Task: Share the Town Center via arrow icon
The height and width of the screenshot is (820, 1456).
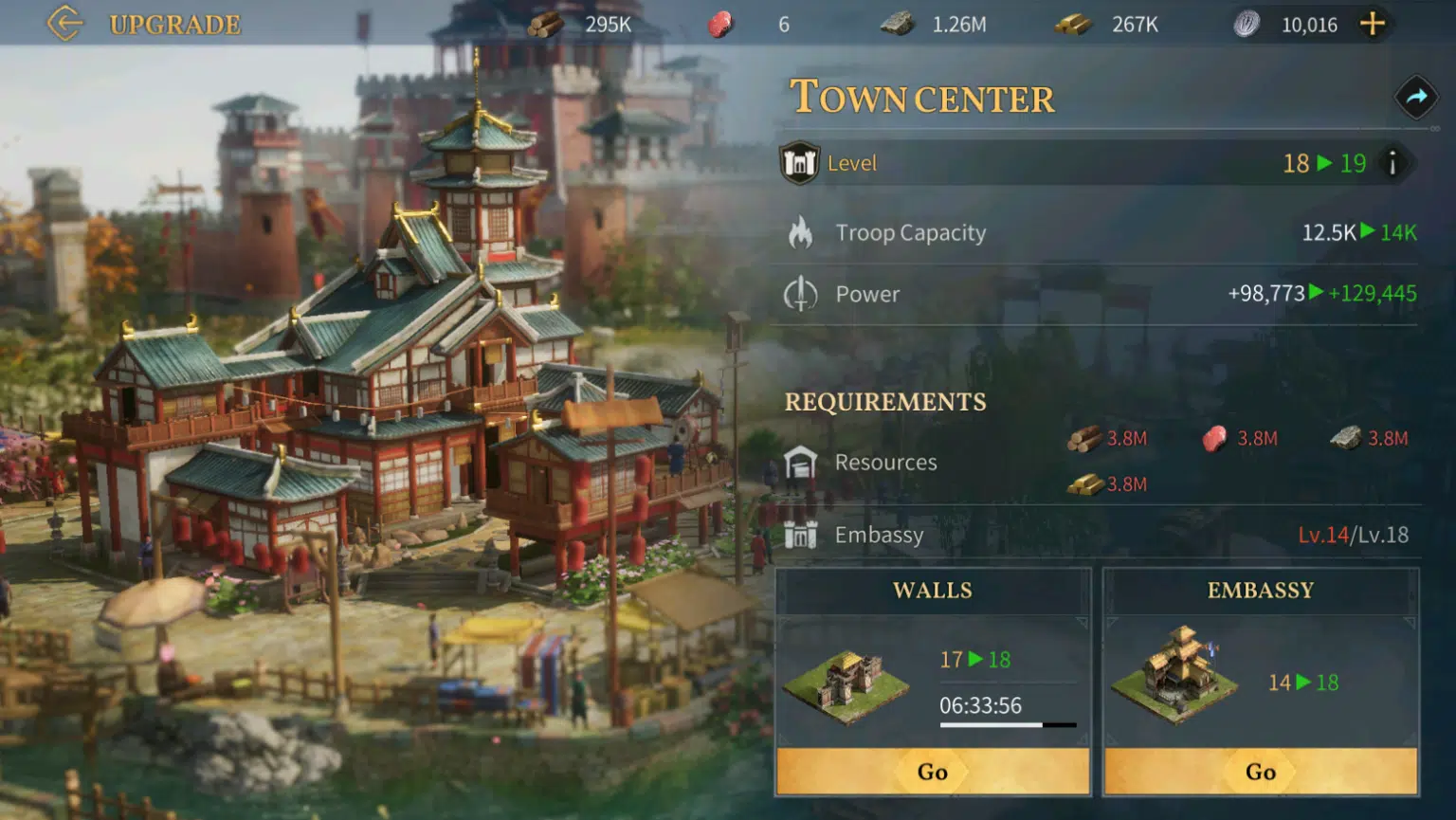Action: tap(1416, 97)
